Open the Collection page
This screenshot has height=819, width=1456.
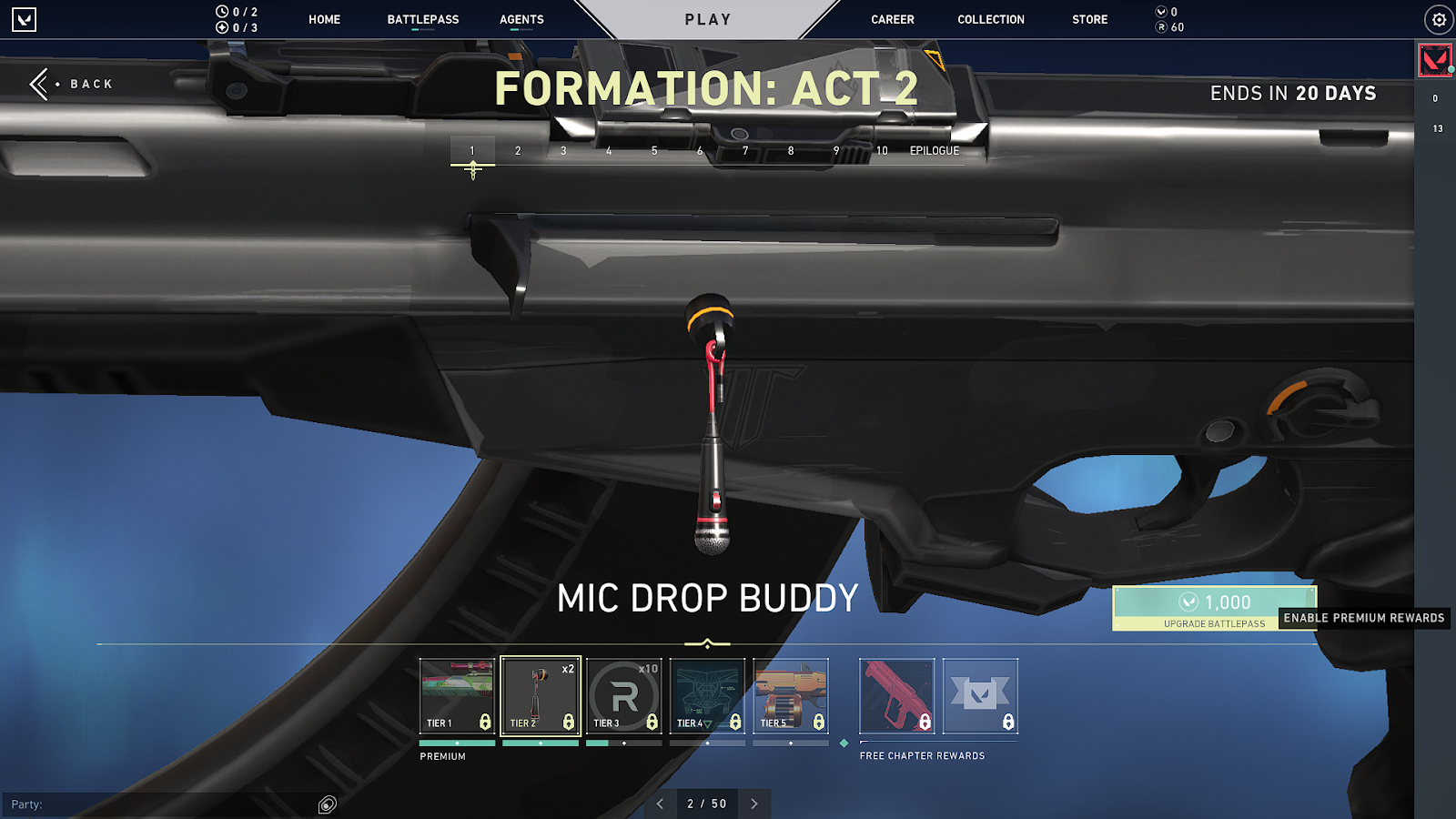[x=990, y=19]
